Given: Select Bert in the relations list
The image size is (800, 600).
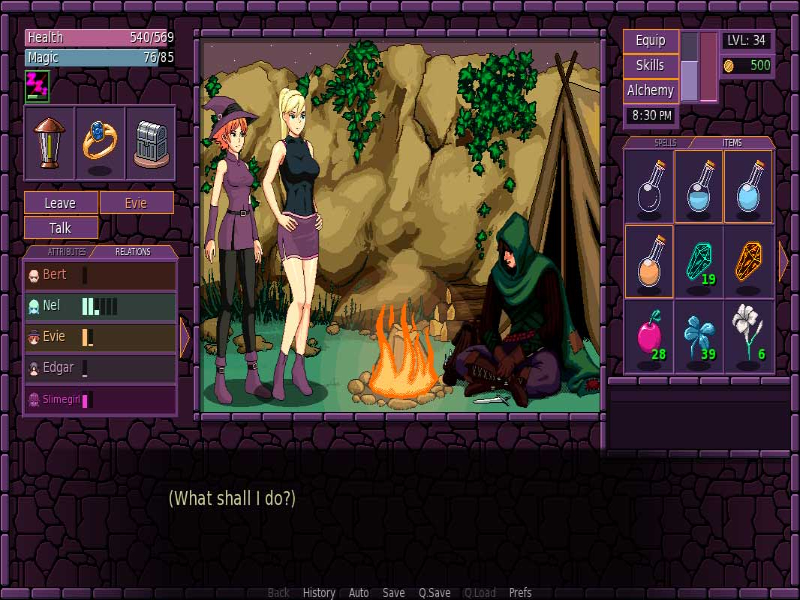Looking at the screenshot, I should 100,275.
